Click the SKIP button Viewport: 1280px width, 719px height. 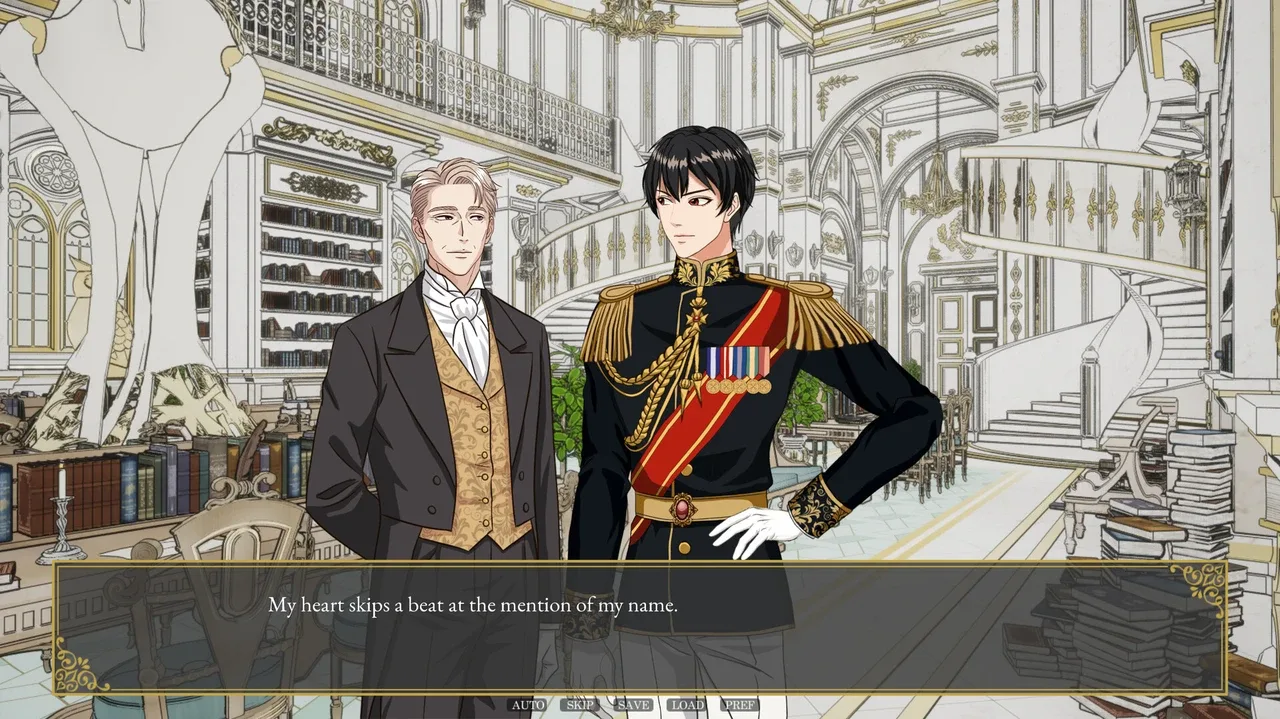pos(580,705)
